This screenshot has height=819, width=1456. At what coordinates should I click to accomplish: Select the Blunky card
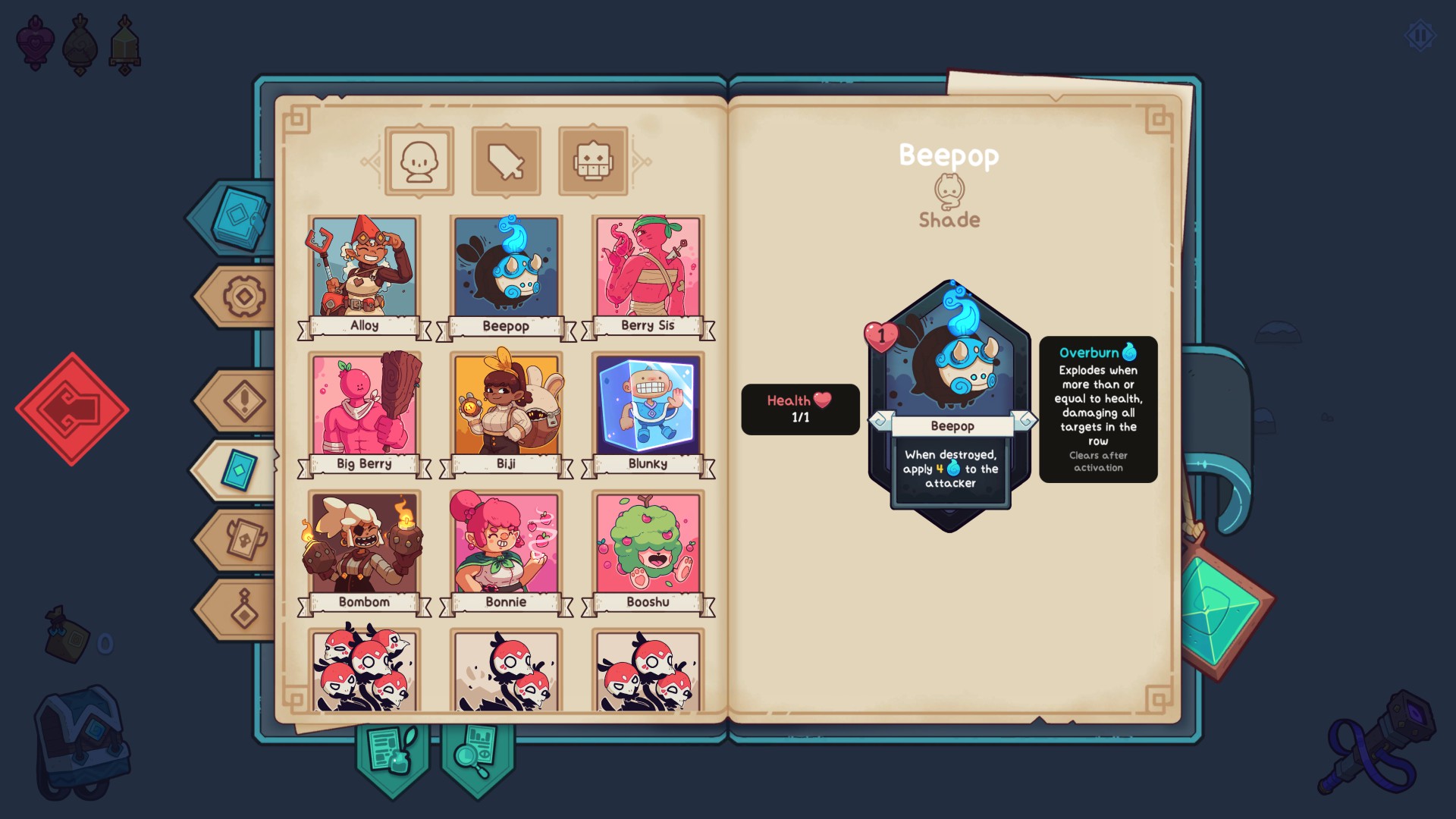(x=646, y=406)
